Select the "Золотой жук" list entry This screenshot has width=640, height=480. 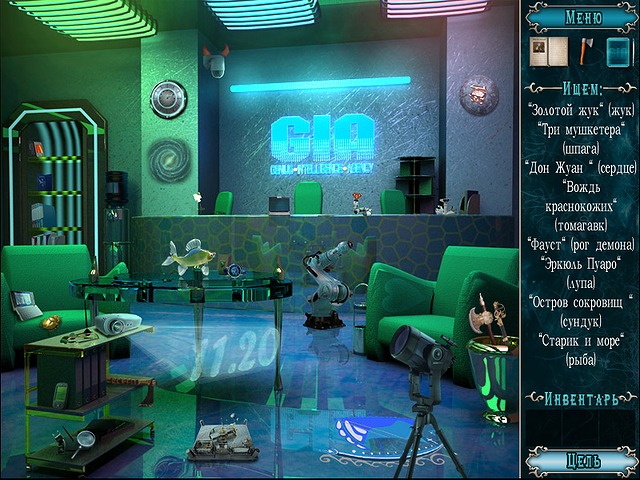point(581,109)
